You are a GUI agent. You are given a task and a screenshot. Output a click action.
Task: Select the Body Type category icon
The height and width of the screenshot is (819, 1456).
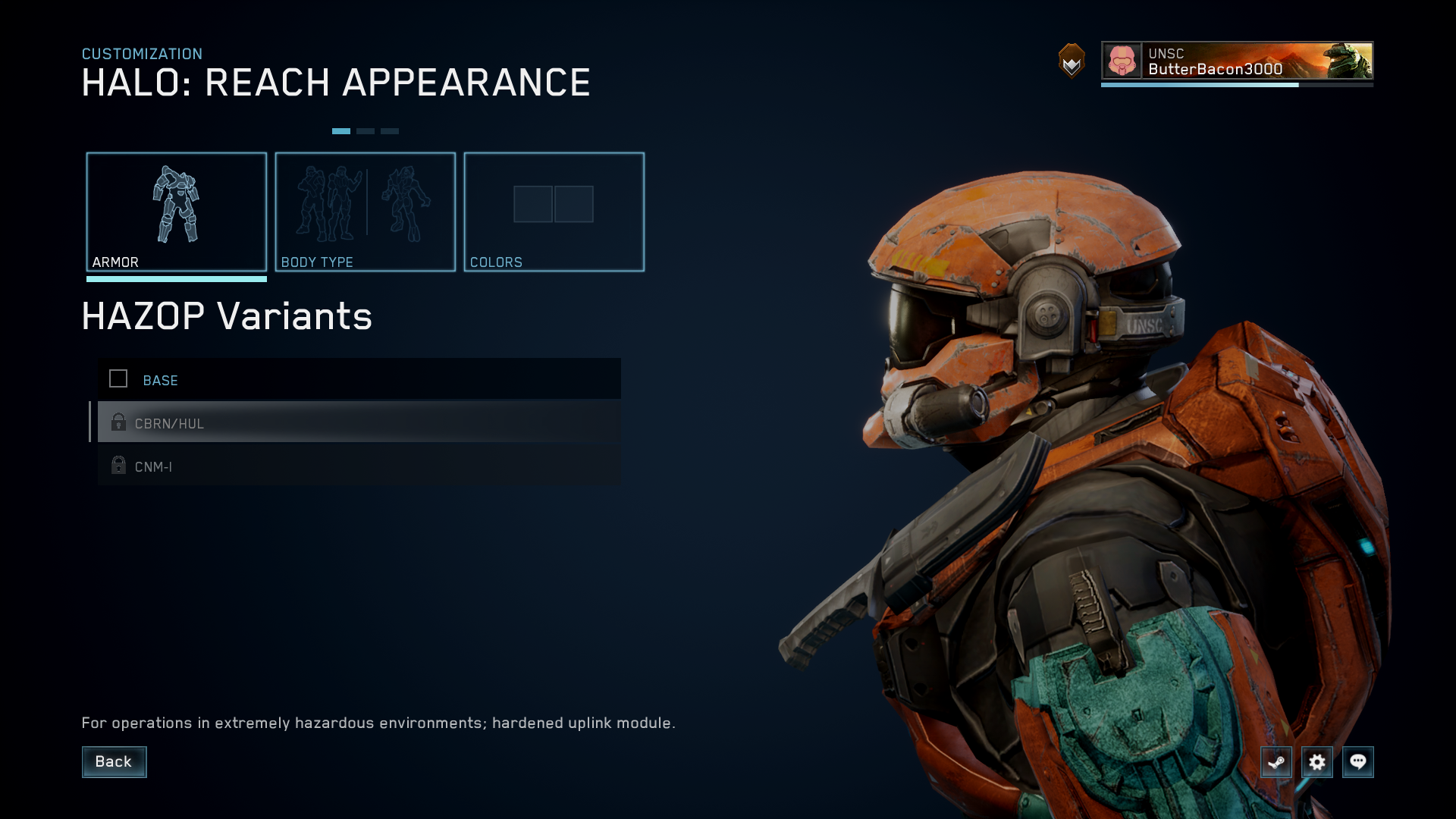click(366, 205)
